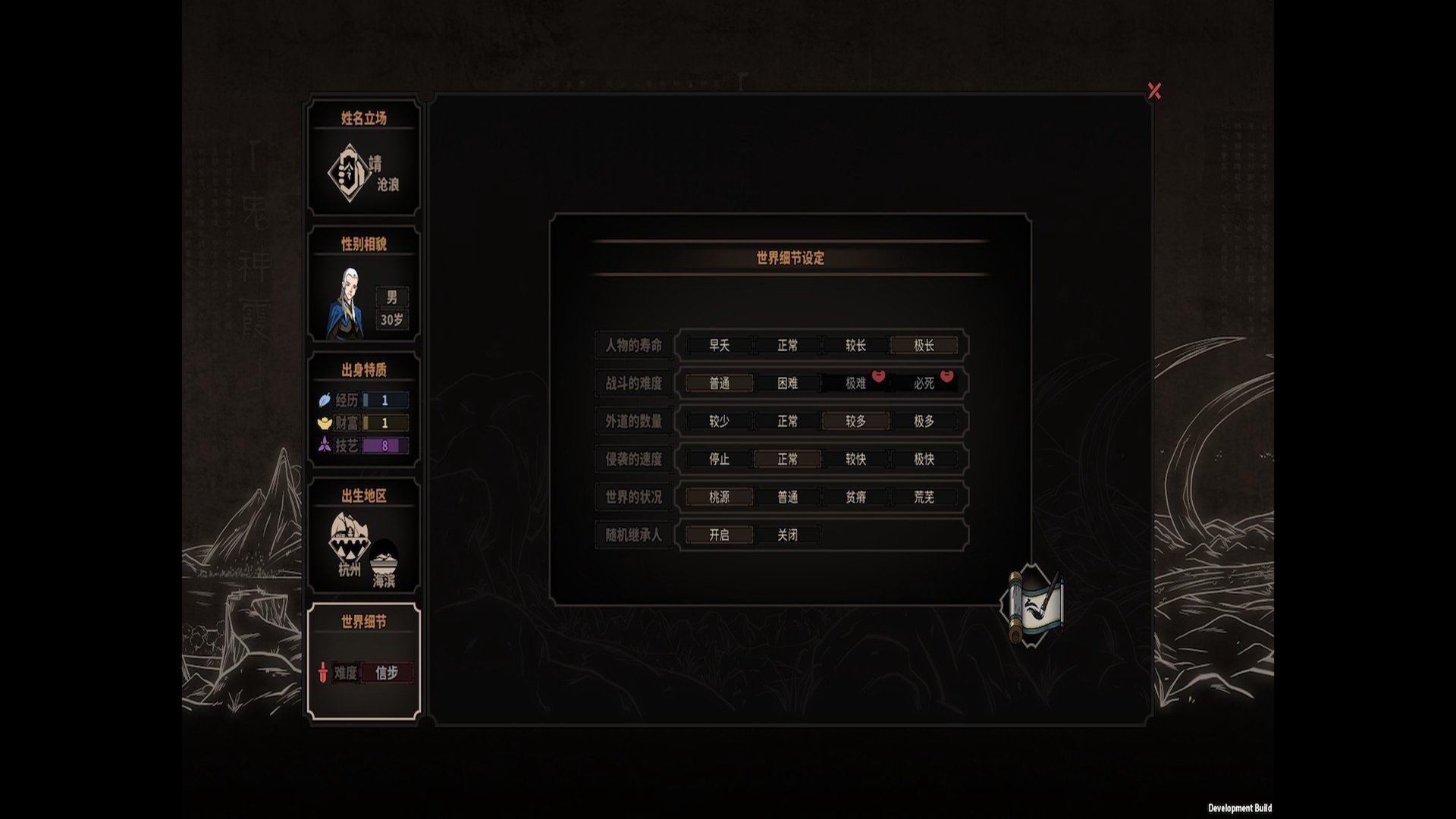
Task: Choose 停止 for invasion speed
Action: pos(719,460)
